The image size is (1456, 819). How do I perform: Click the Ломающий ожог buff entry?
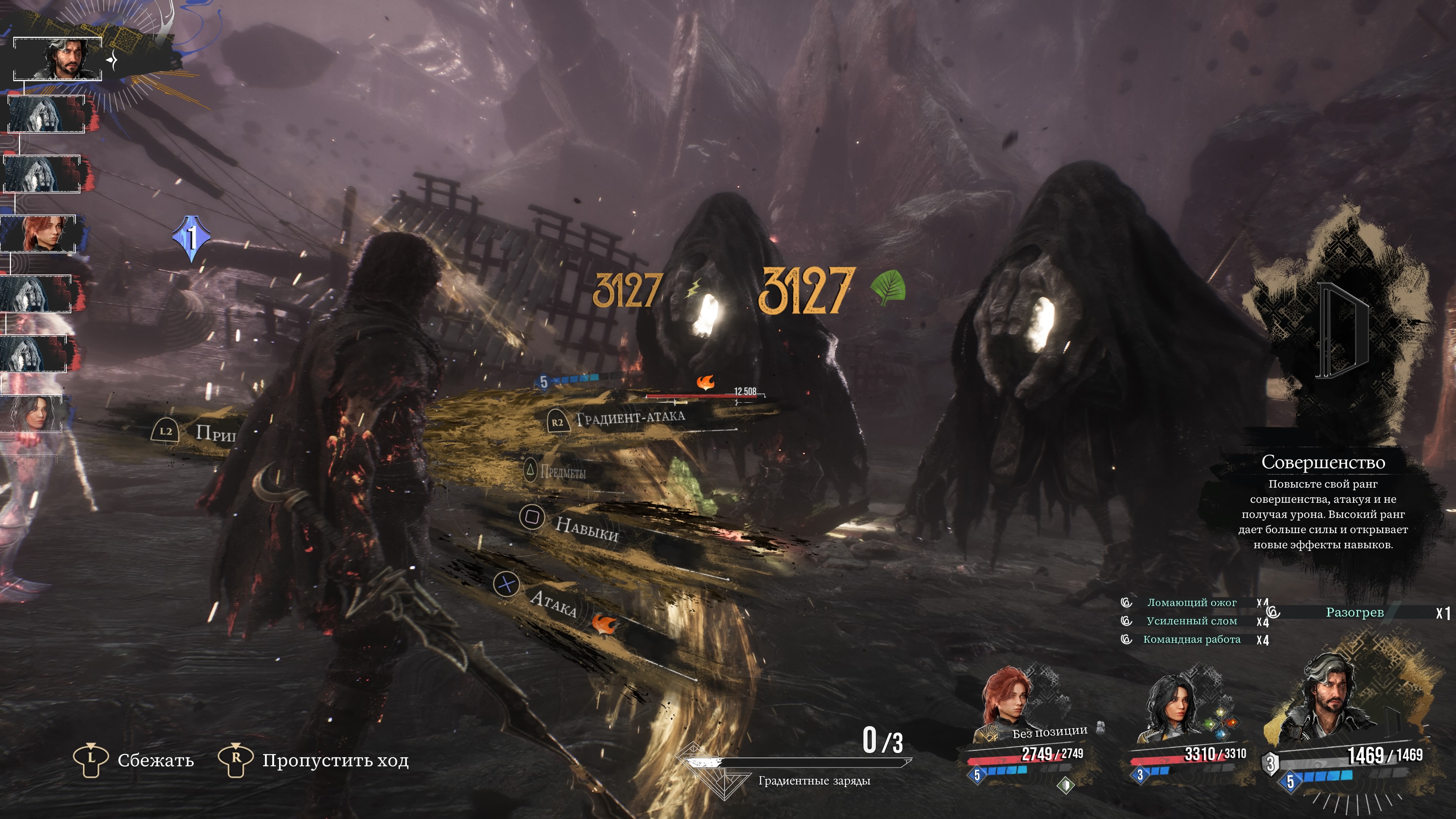click(1191, 602)
